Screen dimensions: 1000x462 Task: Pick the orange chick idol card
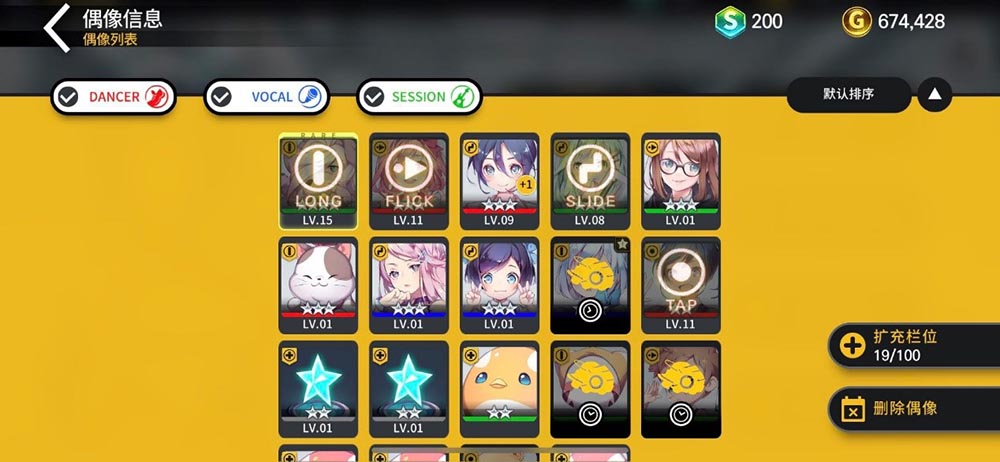(499, 389)
